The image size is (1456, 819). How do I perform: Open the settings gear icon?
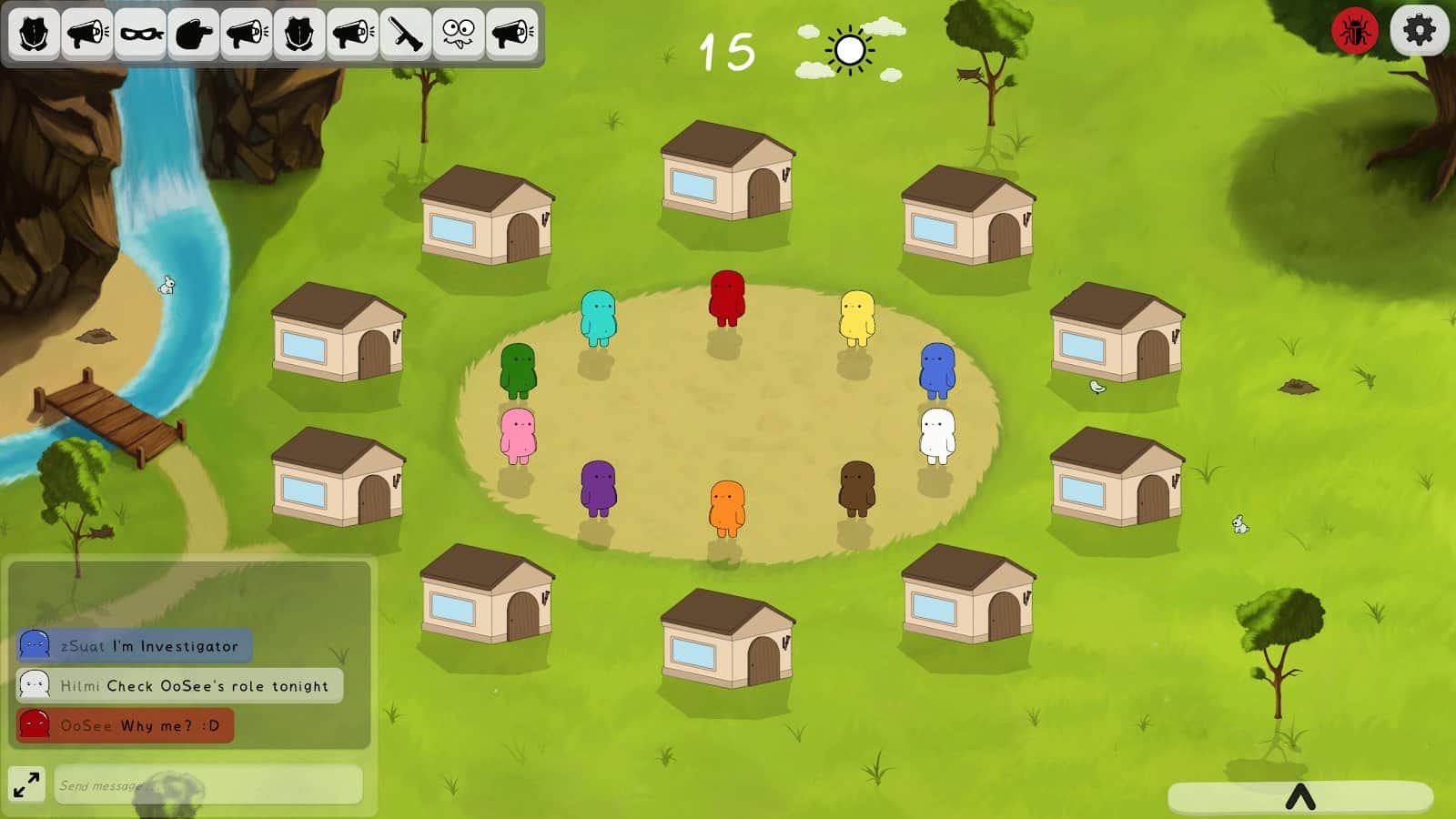click(x=1421, y=30)
